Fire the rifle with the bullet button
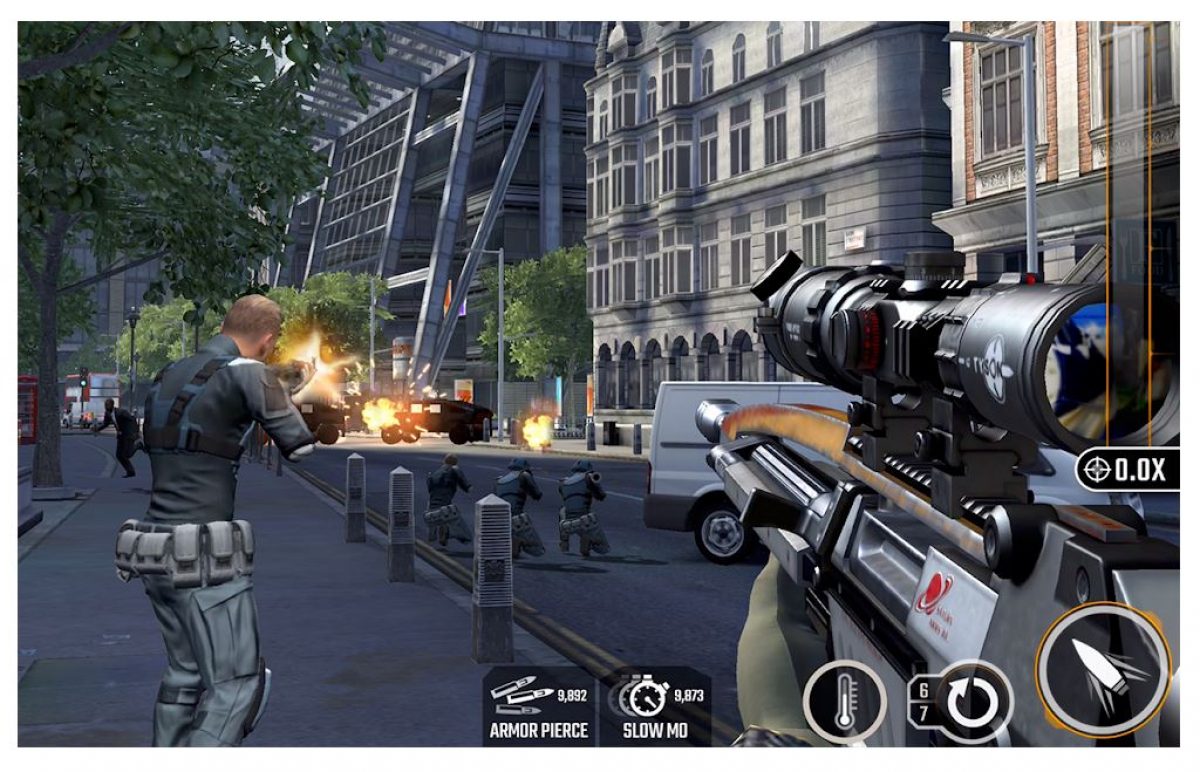The image size is (1200, 772). pyautogui.click(x=1103, y=667)
